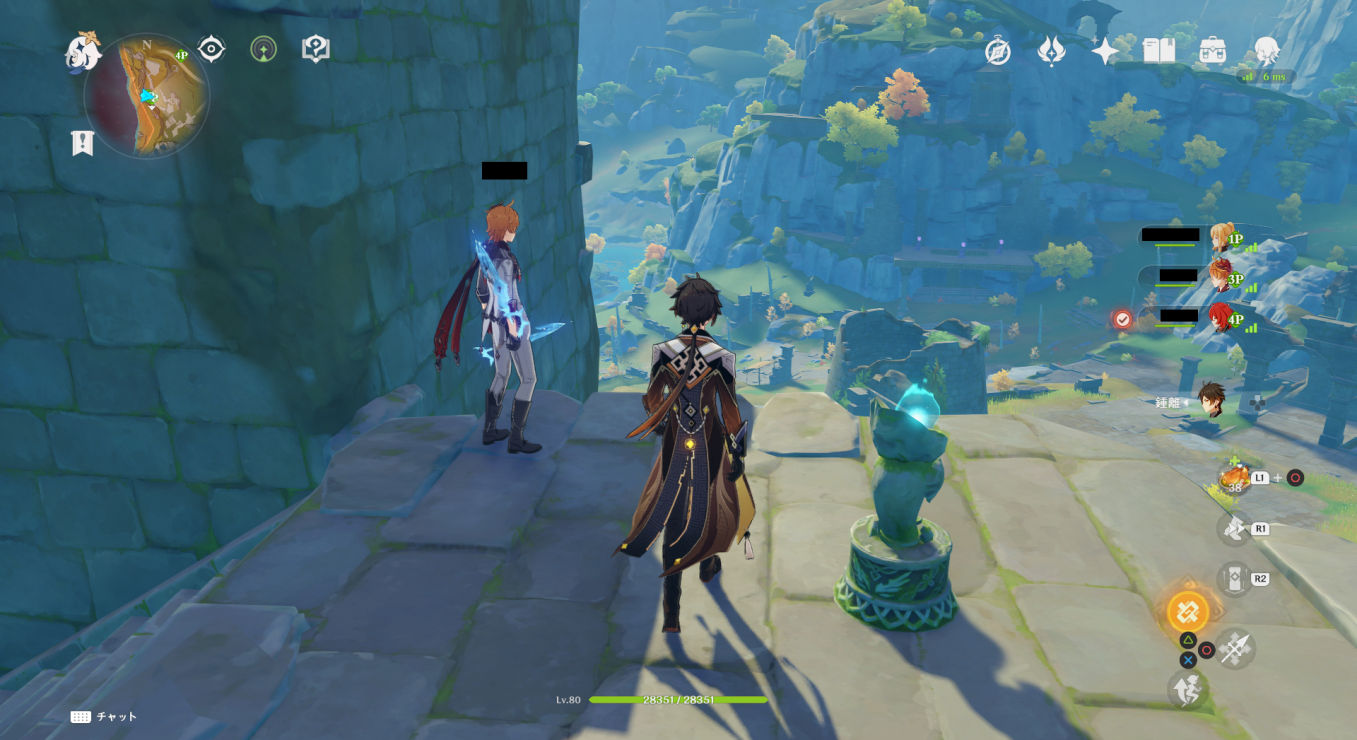This screenshot has width=1357, height=740.
Task: Trigger the spear normal attack icon
Action: coord(1235,648)
